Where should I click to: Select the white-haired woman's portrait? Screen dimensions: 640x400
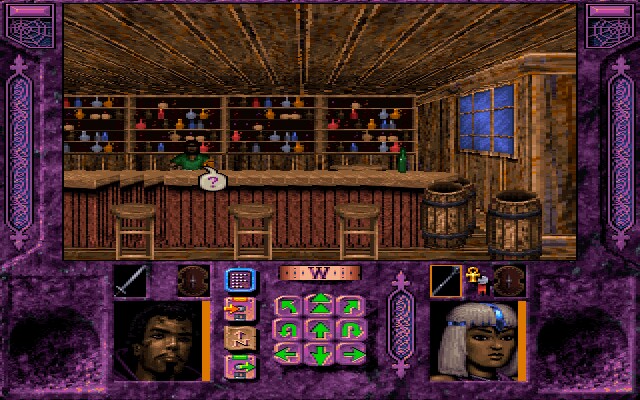coord(472,341)
